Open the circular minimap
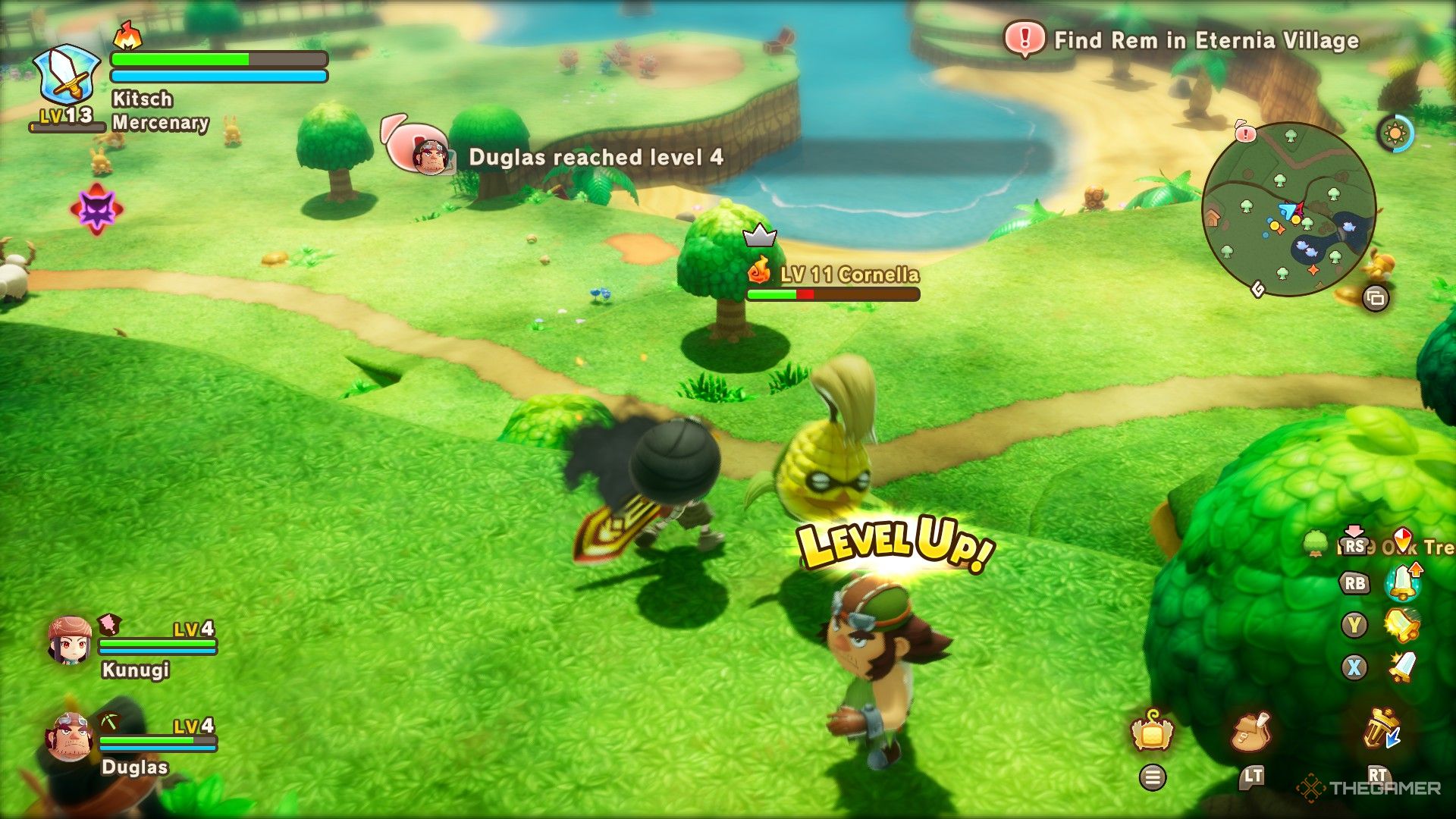The height and width of the screenshot is (819, 1456). pyautogui.click(x=1289, y=209)
